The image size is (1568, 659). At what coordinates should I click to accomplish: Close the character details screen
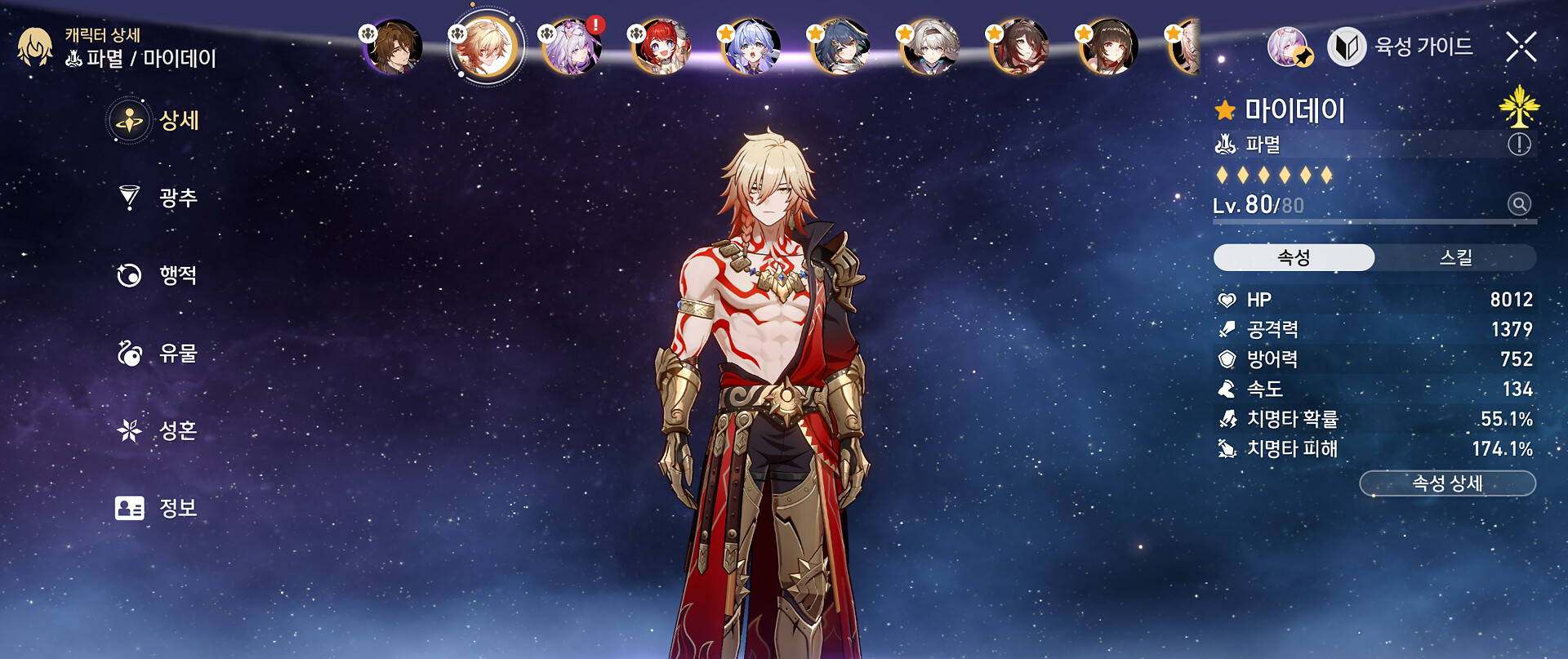pyautogui.click(x=1521, y=47)
